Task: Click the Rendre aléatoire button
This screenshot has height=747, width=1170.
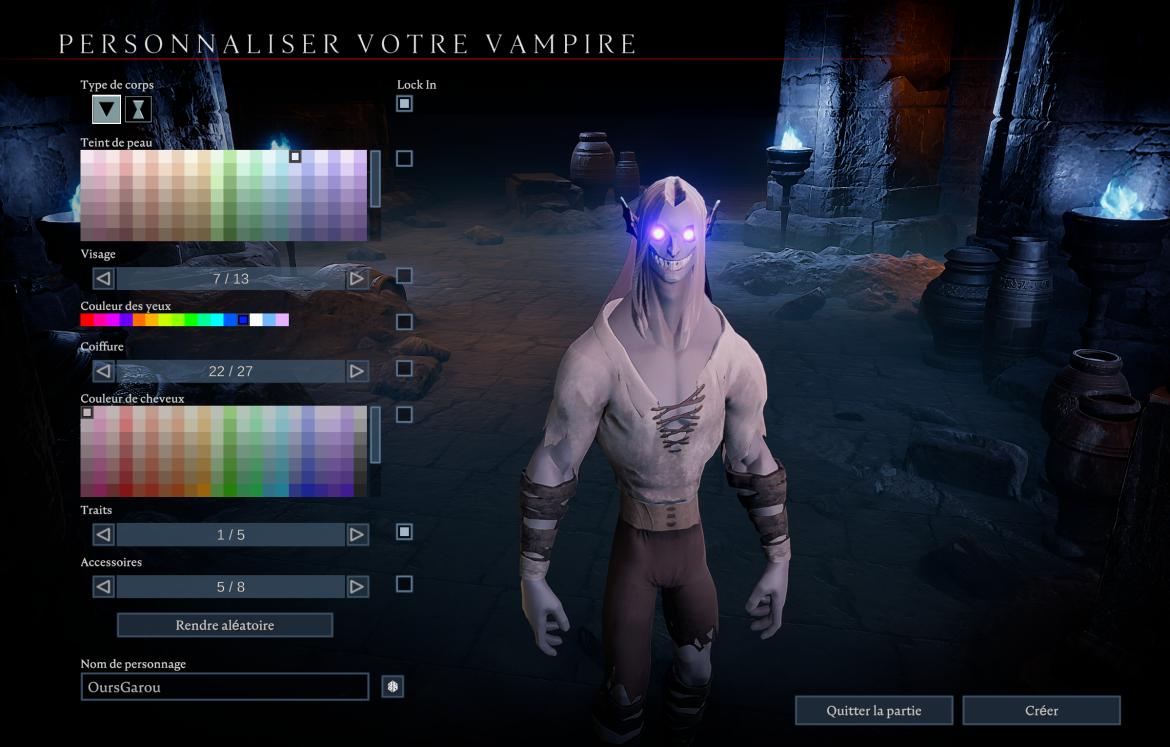Action: click(x=225, y=625)
